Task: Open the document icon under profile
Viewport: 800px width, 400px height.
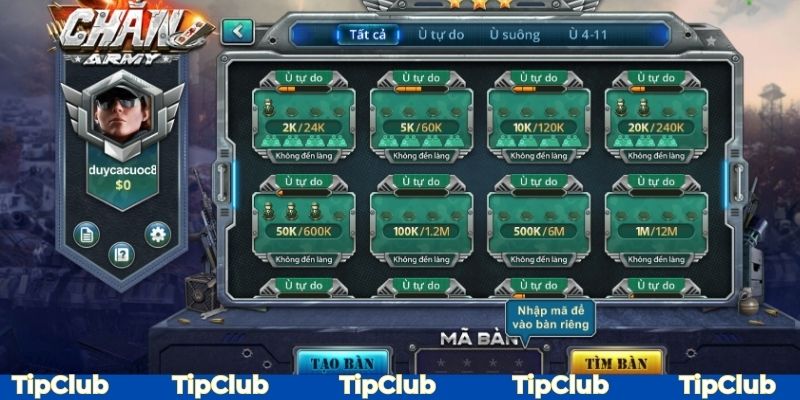Action: coord(87,234)
